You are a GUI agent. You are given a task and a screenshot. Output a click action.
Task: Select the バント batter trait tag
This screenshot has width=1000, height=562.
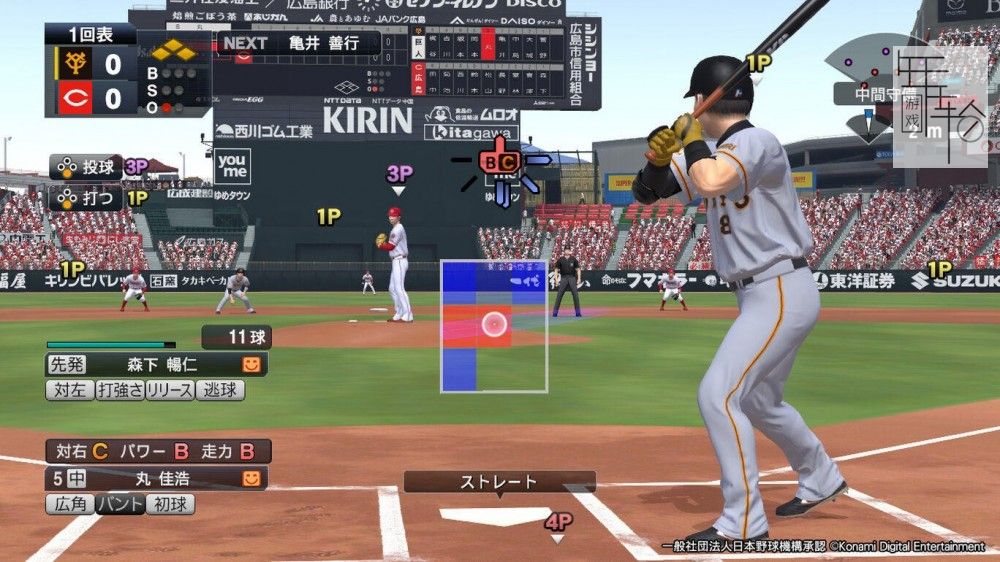120,504
